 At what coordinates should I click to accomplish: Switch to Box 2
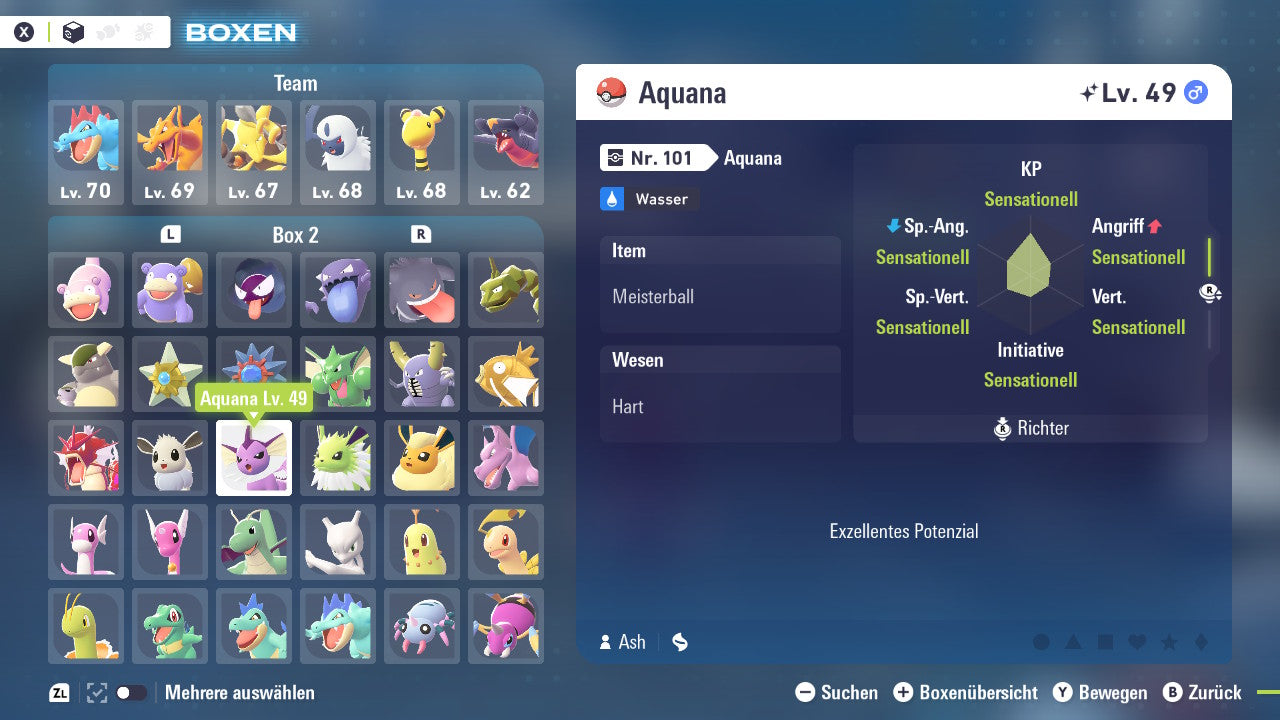(295, 234)
